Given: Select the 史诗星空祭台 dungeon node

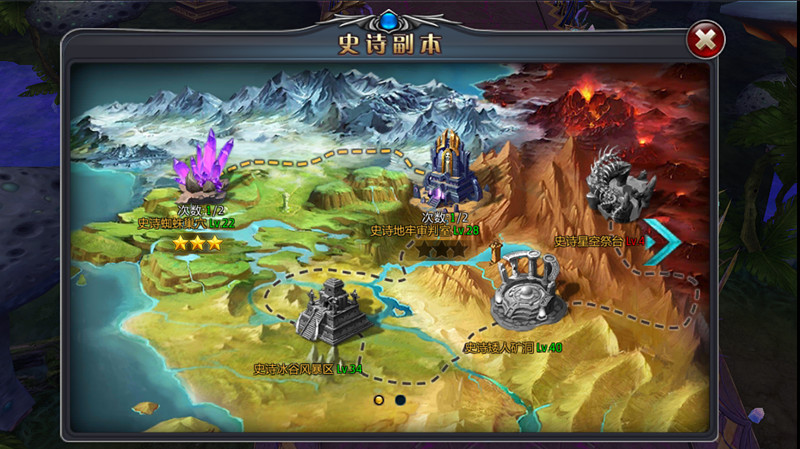Looking at the screenshot, I should coord(620,186).
